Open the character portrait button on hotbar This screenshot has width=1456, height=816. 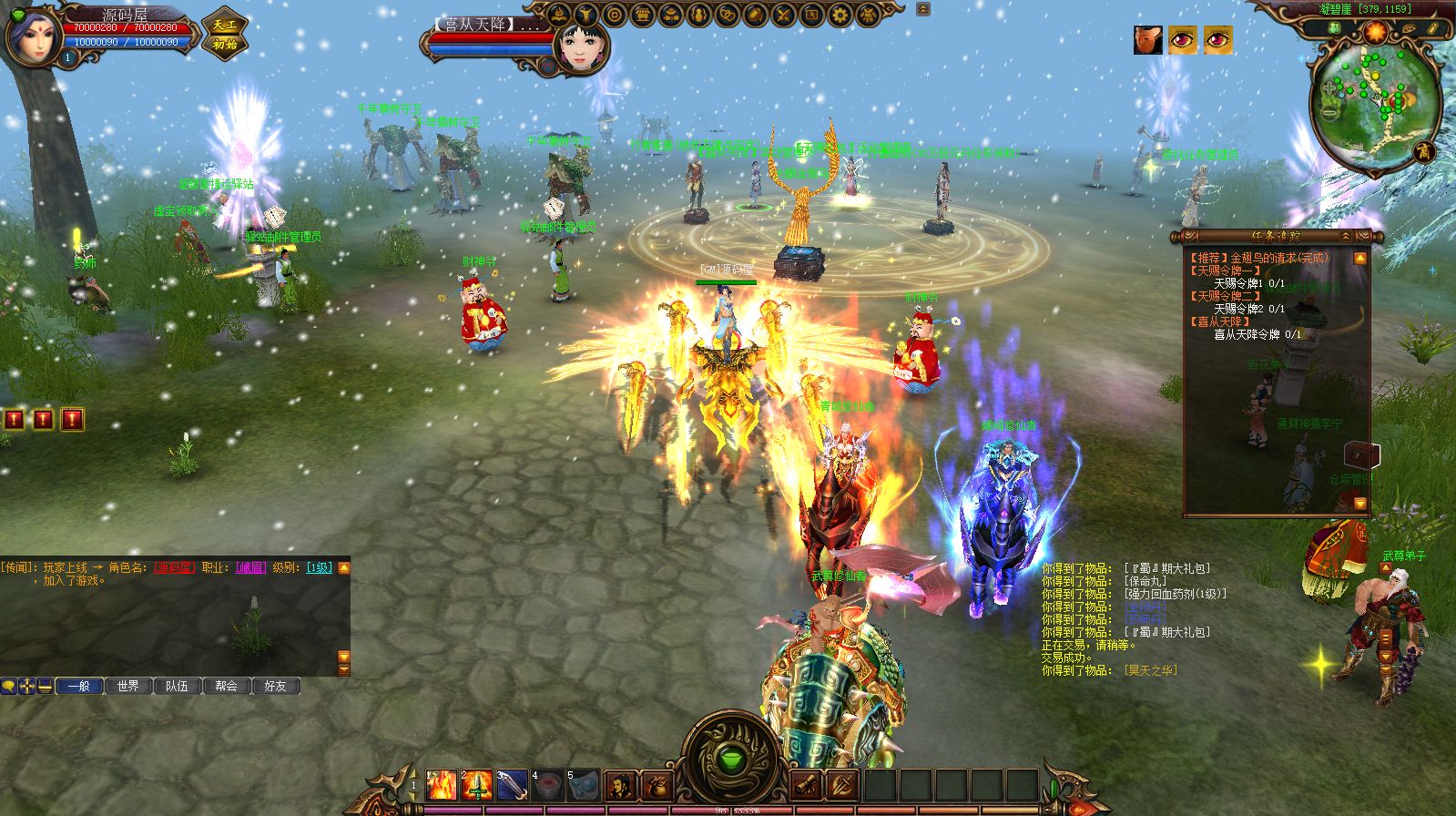click(x=620, y=784)
